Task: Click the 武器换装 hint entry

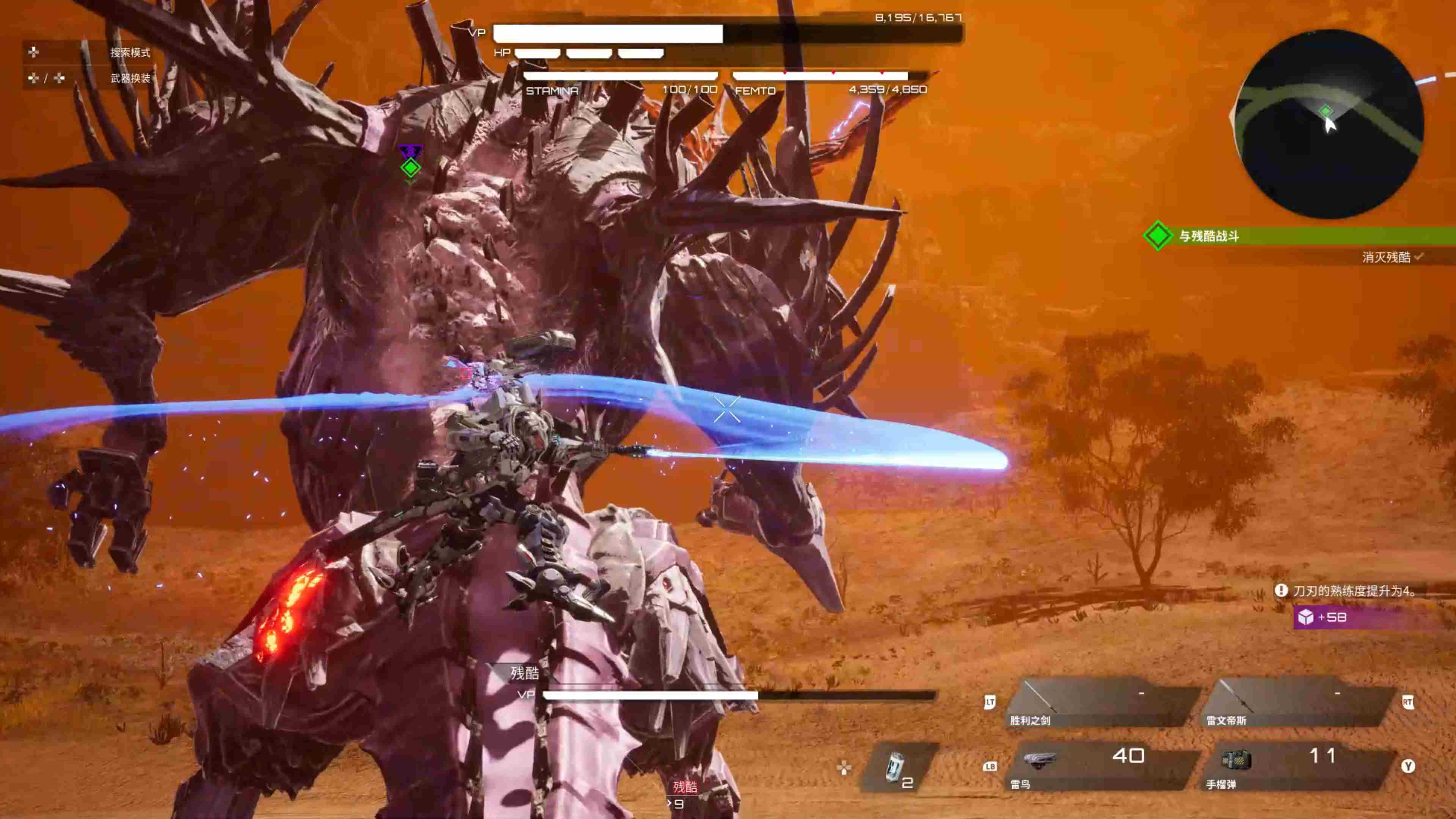Action: (x=130, y=78)
